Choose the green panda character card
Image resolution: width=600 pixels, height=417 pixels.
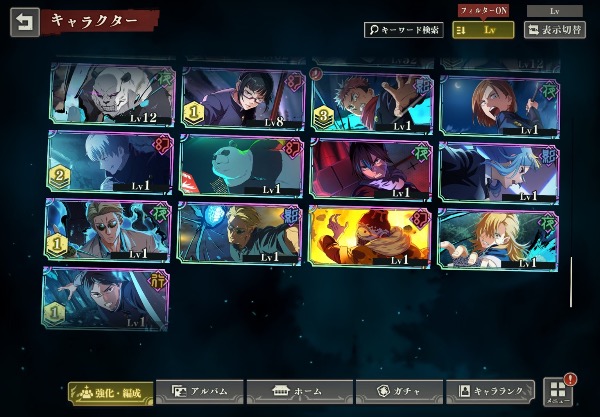coord(240,165)
